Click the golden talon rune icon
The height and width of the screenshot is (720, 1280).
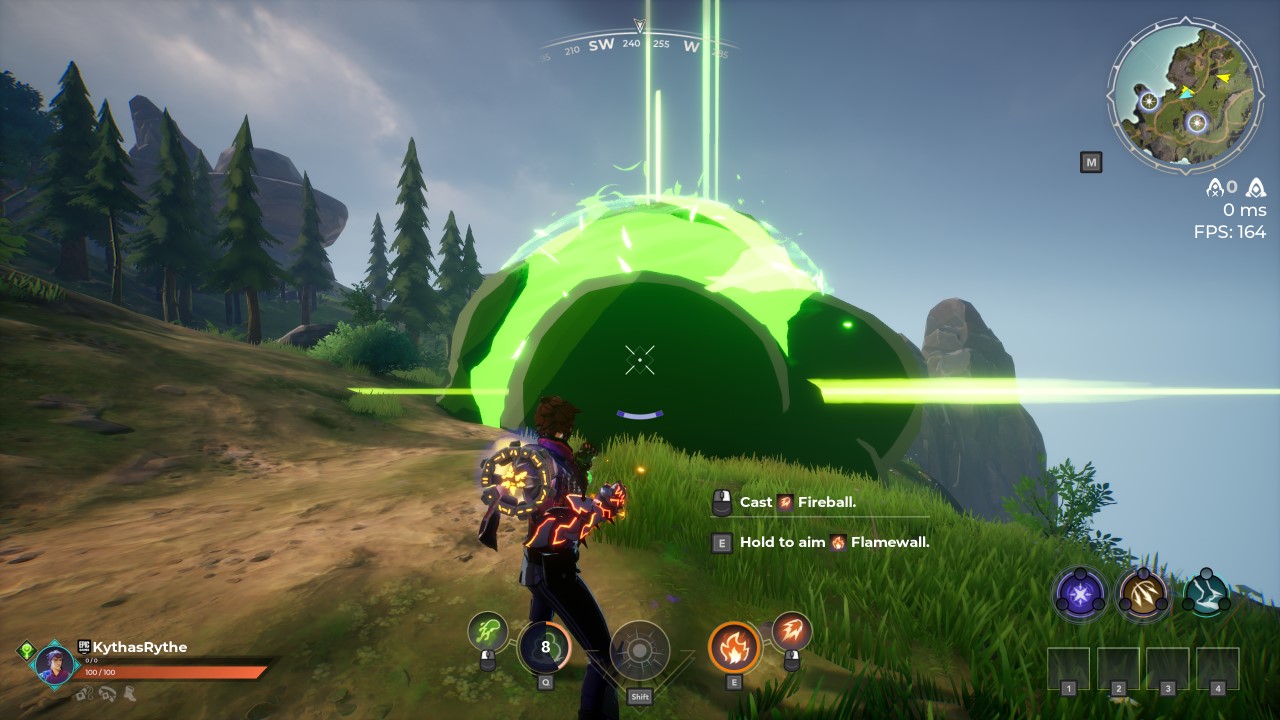(x=1144, y=593)
